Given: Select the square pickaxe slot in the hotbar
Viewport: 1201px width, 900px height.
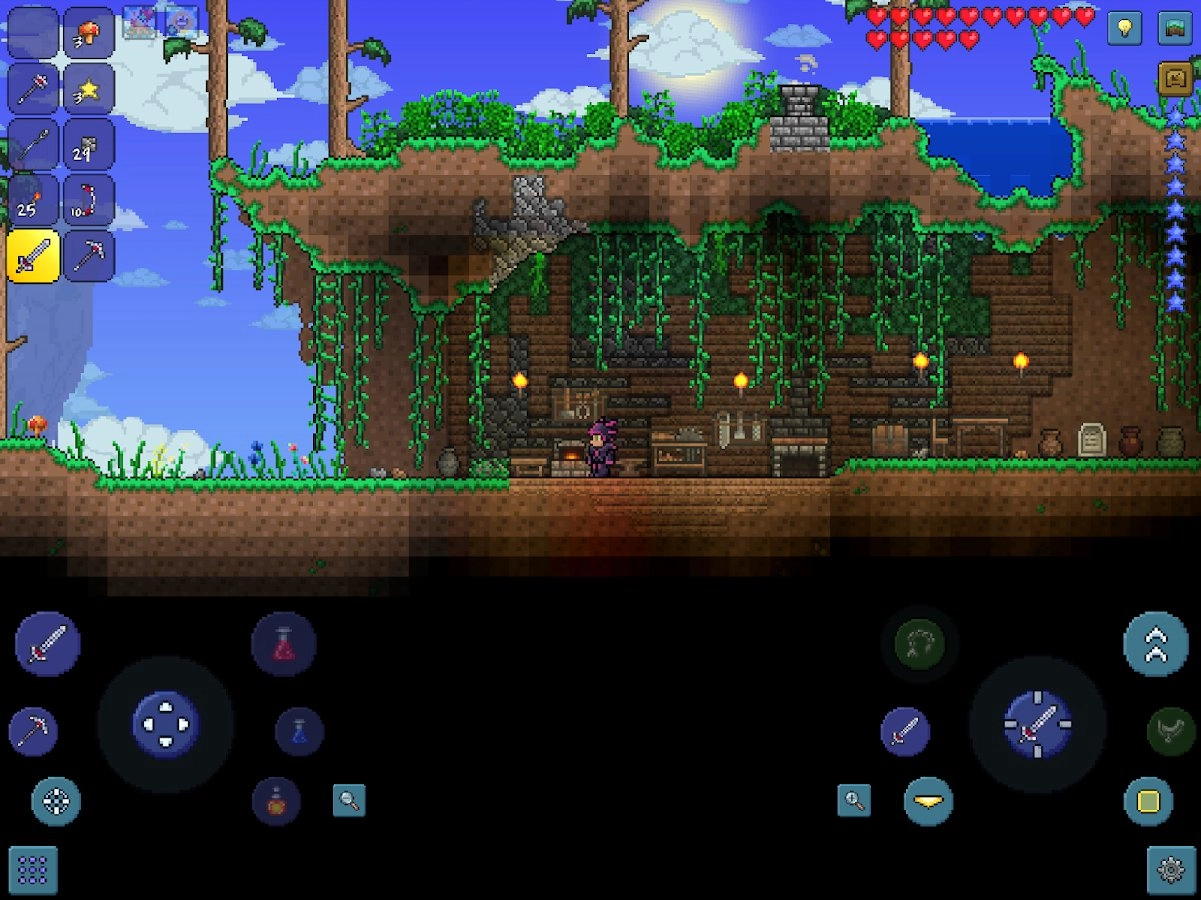Looking at the screenshot, I should click(x=88, y=257).
